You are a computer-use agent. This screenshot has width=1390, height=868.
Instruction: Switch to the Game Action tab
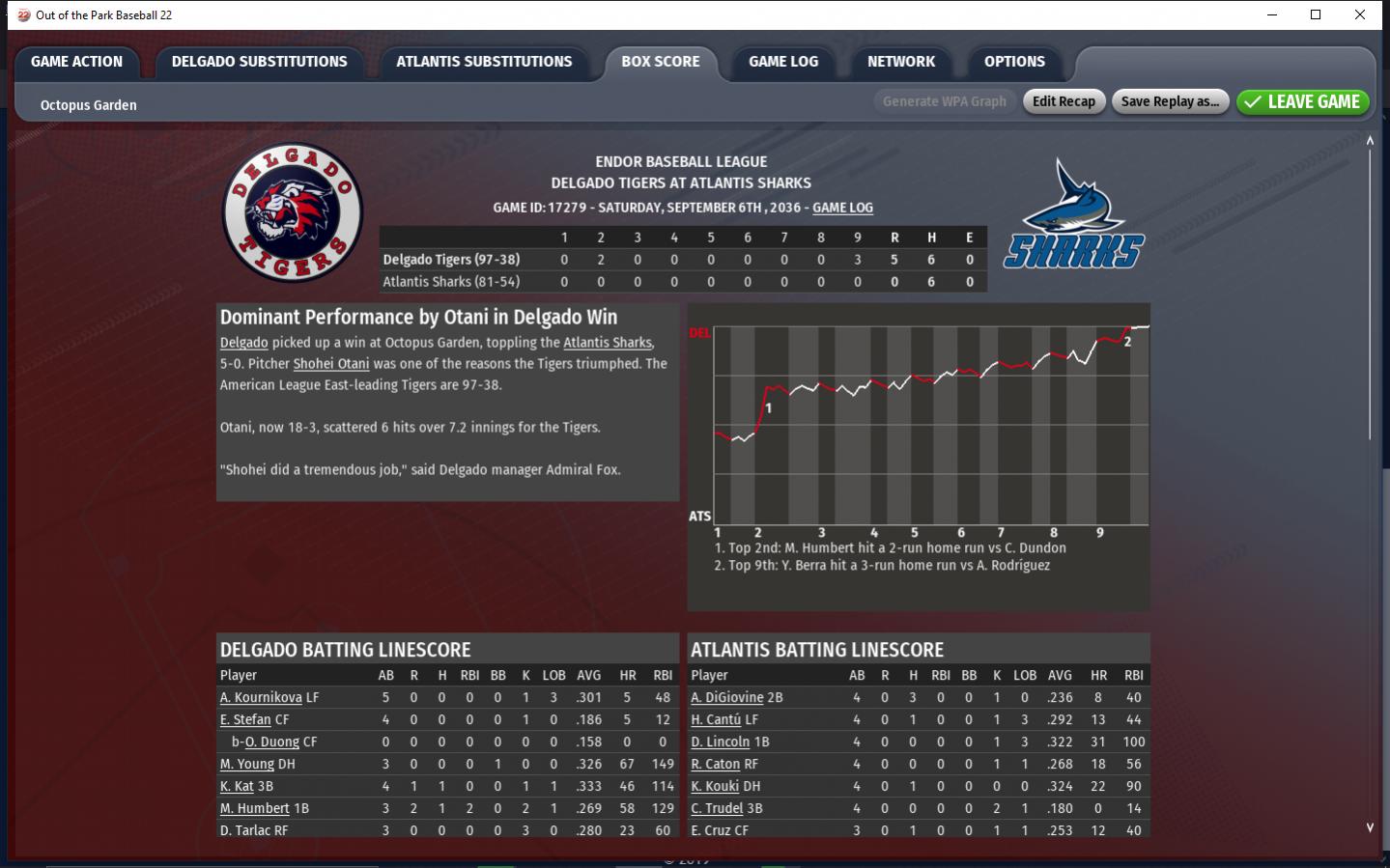[x=77, y=62]
